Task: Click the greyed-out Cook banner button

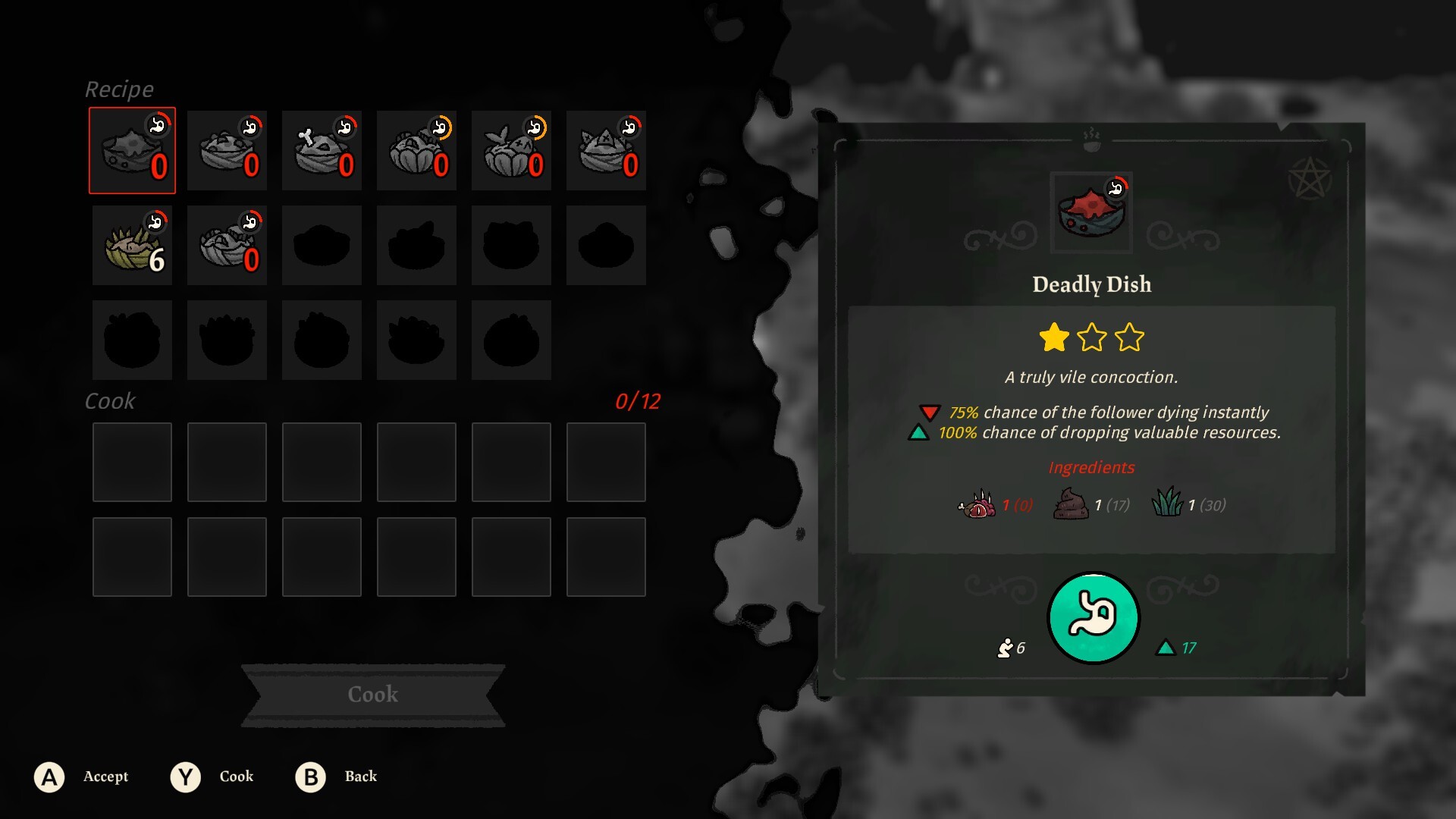Action: (372, 695)
